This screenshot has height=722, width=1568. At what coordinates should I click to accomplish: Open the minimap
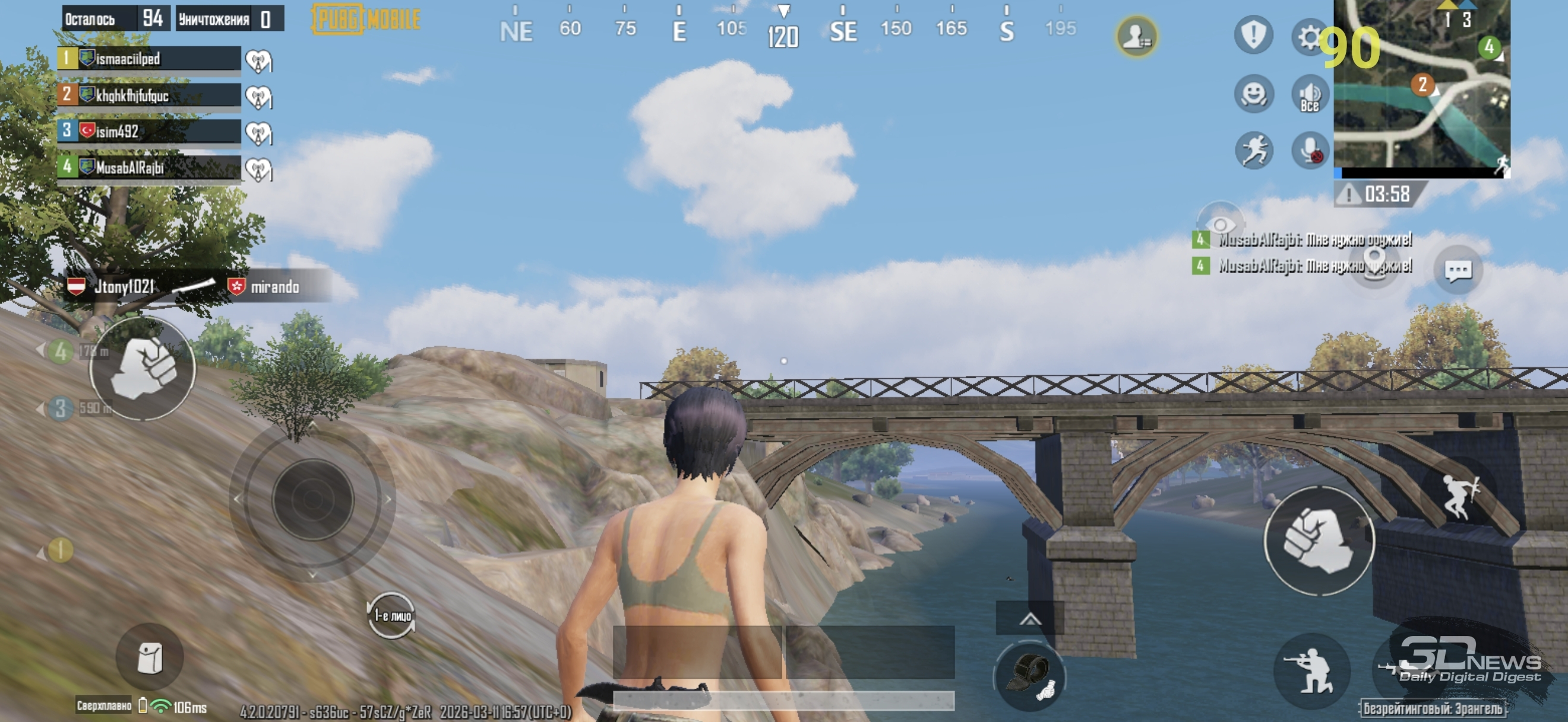pos(1421,85)
